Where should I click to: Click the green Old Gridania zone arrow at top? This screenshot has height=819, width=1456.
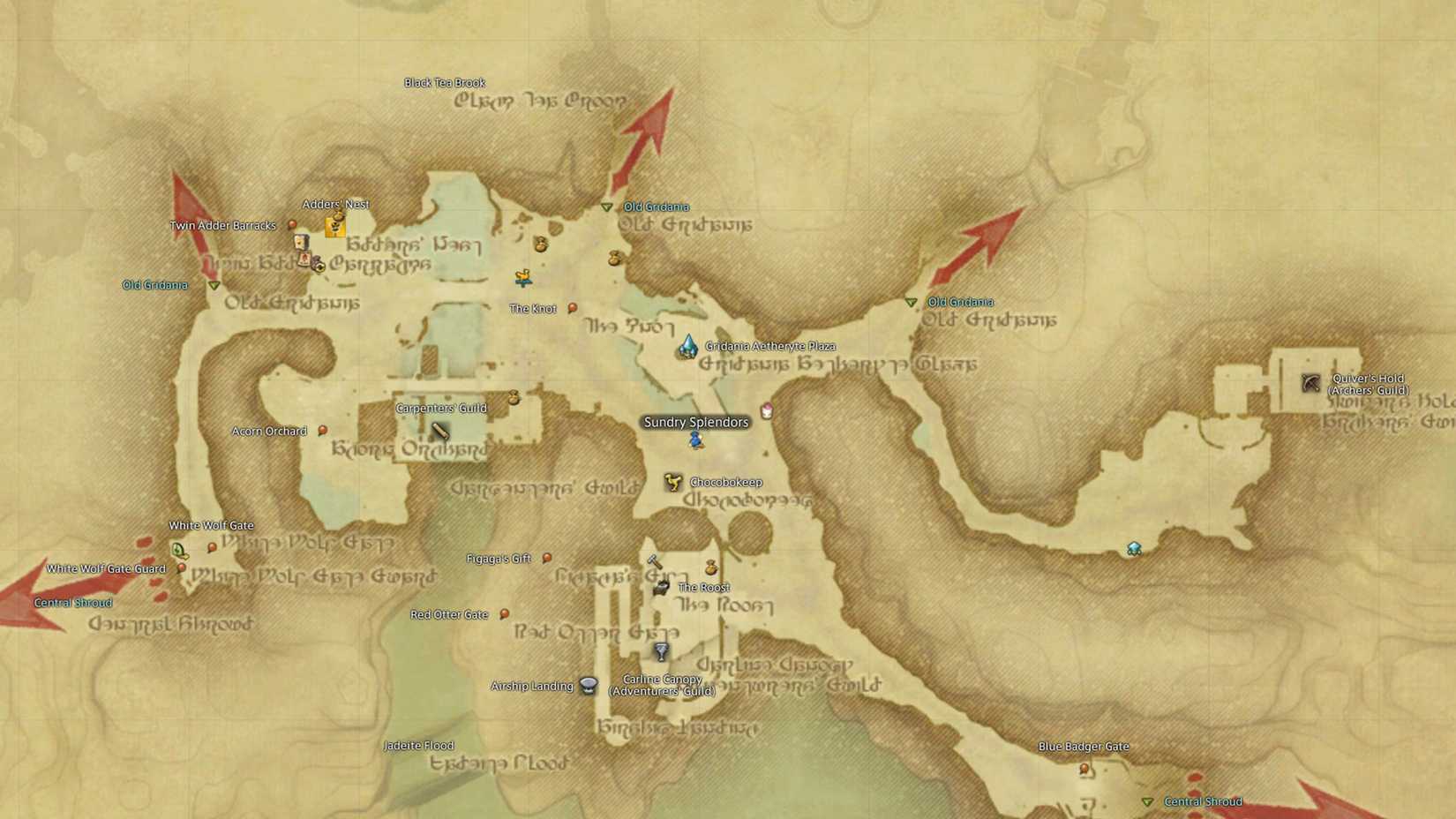click(x=607, y=207)
